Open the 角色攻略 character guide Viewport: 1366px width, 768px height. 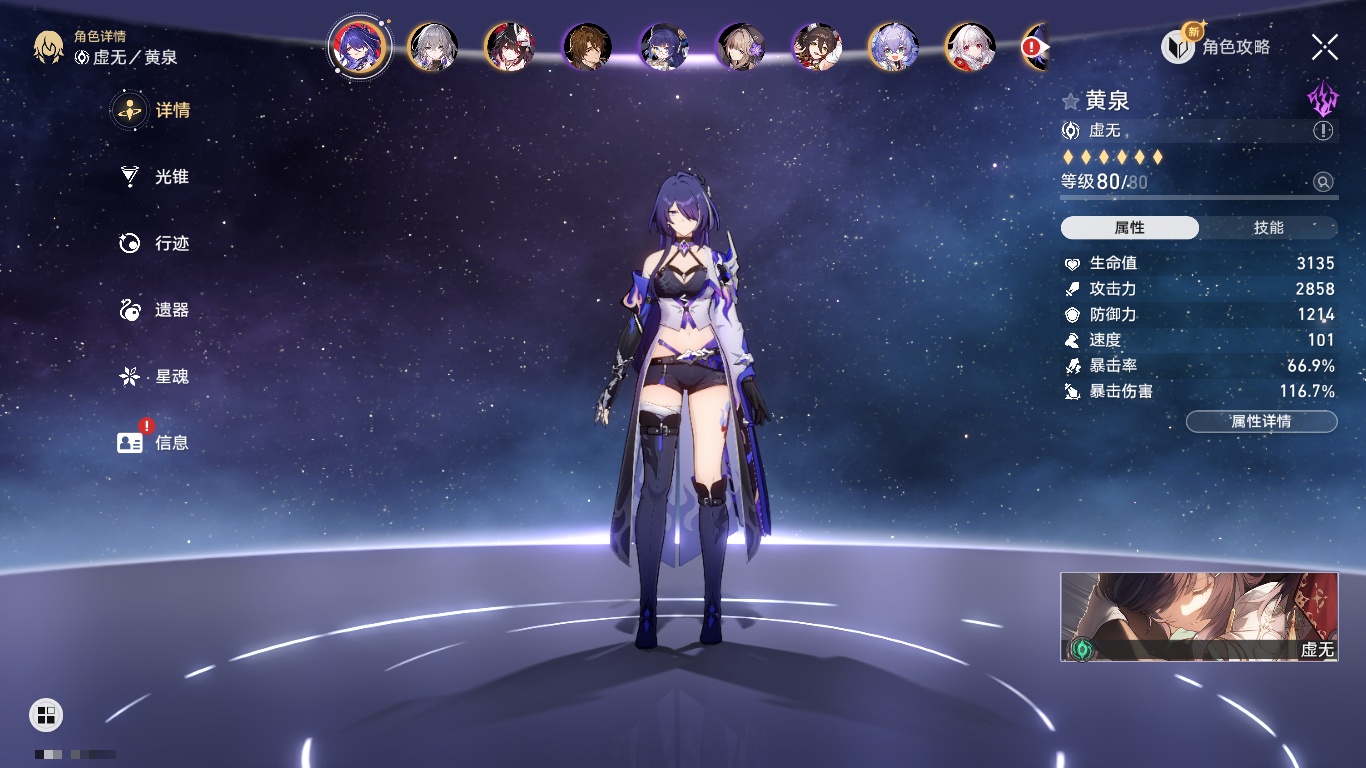1217,47
